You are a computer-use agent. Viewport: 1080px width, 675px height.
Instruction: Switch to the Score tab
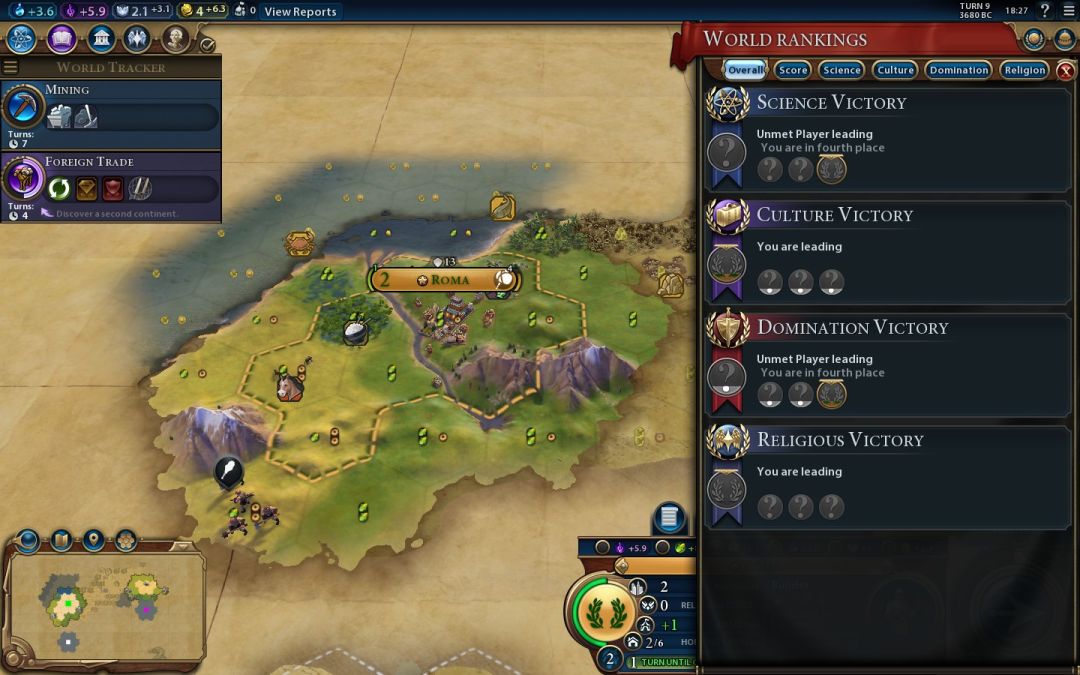793,70
